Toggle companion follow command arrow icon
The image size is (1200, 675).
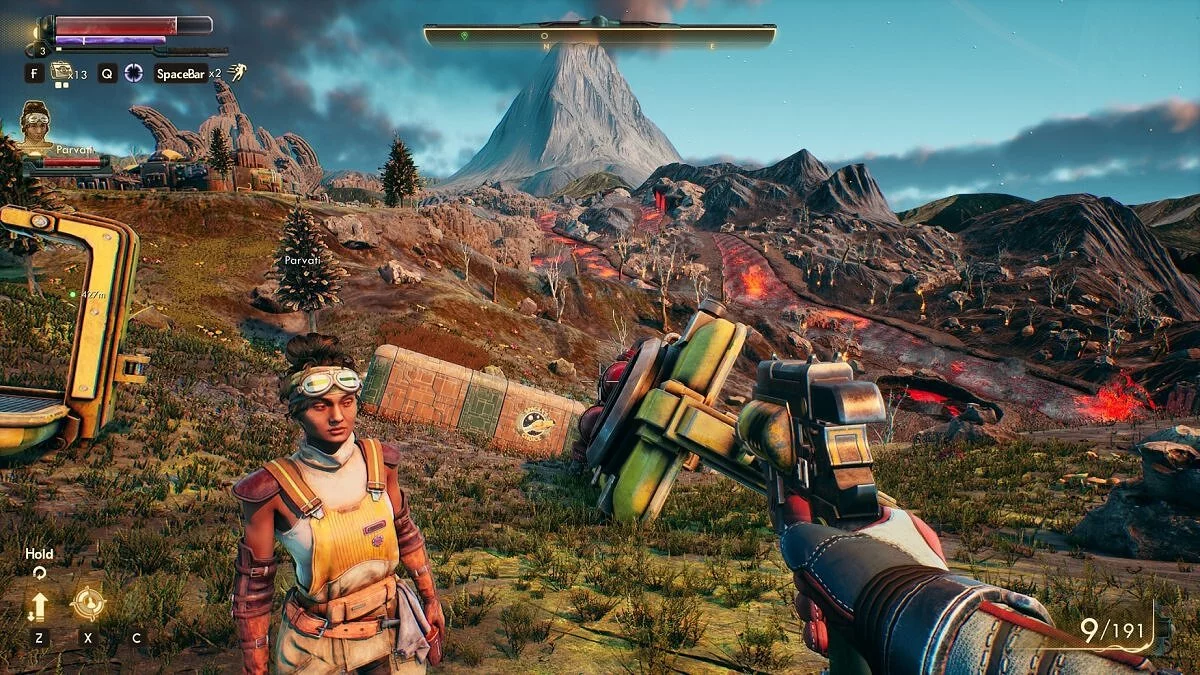tap(39, 605)
